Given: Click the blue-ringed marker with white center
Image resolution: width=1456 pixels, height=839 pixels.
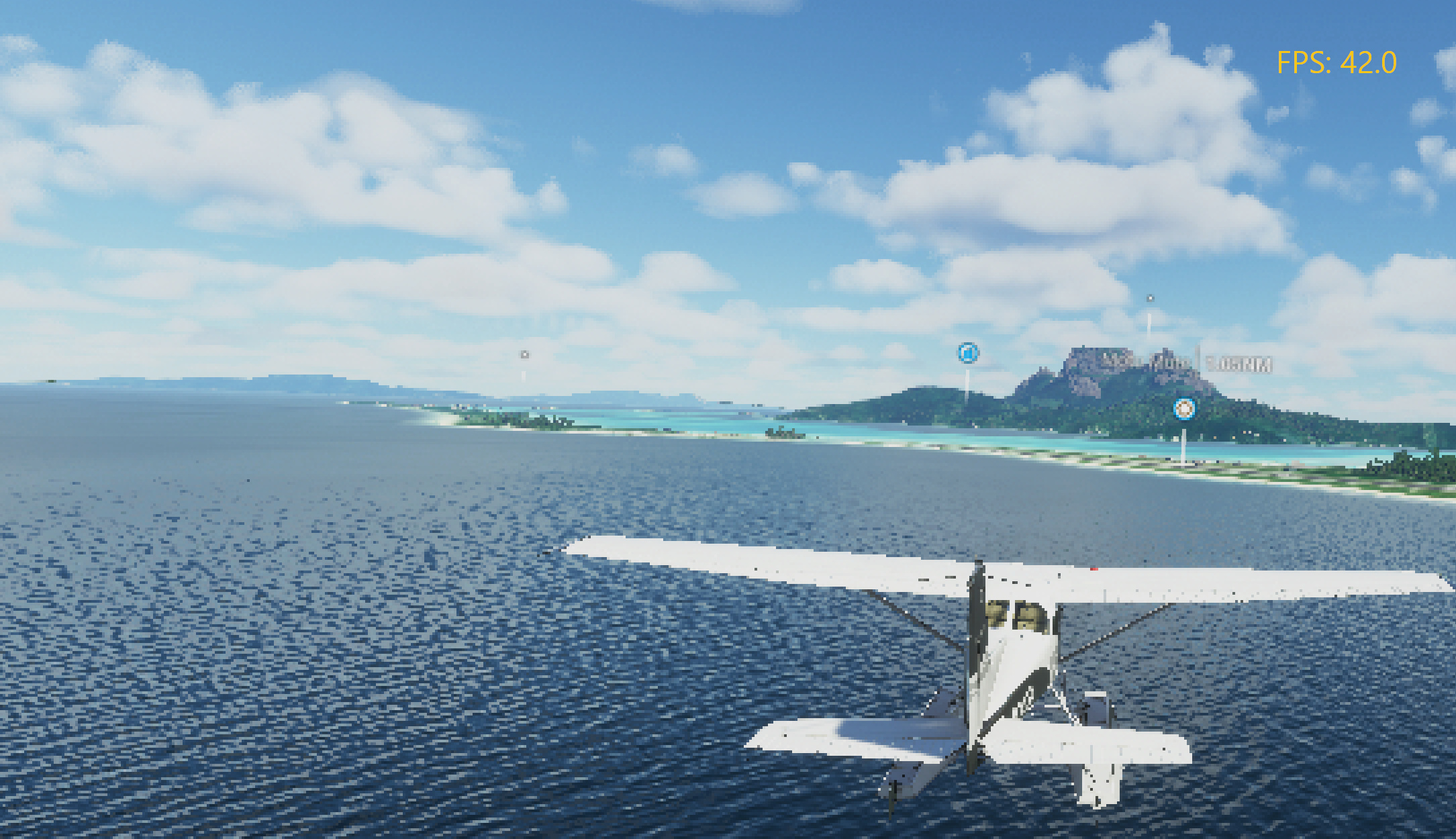Looking at the screenshot, I should pyautogui.click(x=1184, y=408).
